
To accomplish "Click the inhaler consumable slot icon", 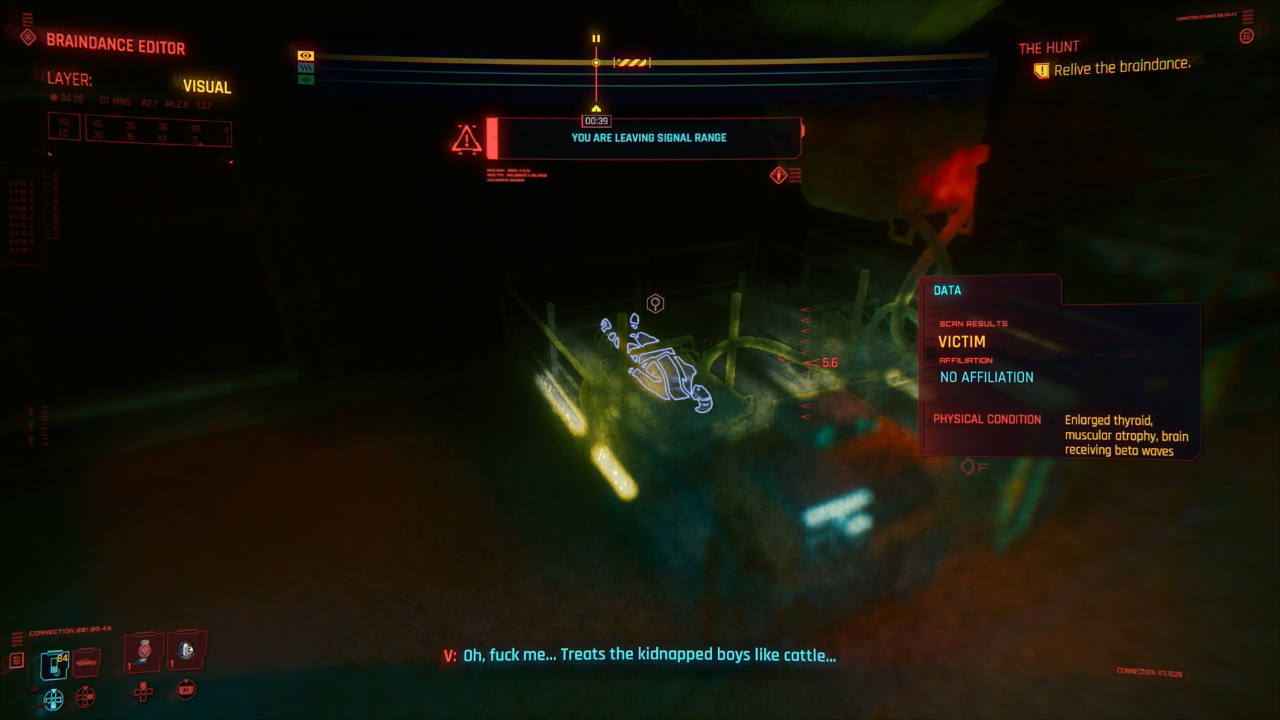I will point(186,652).
